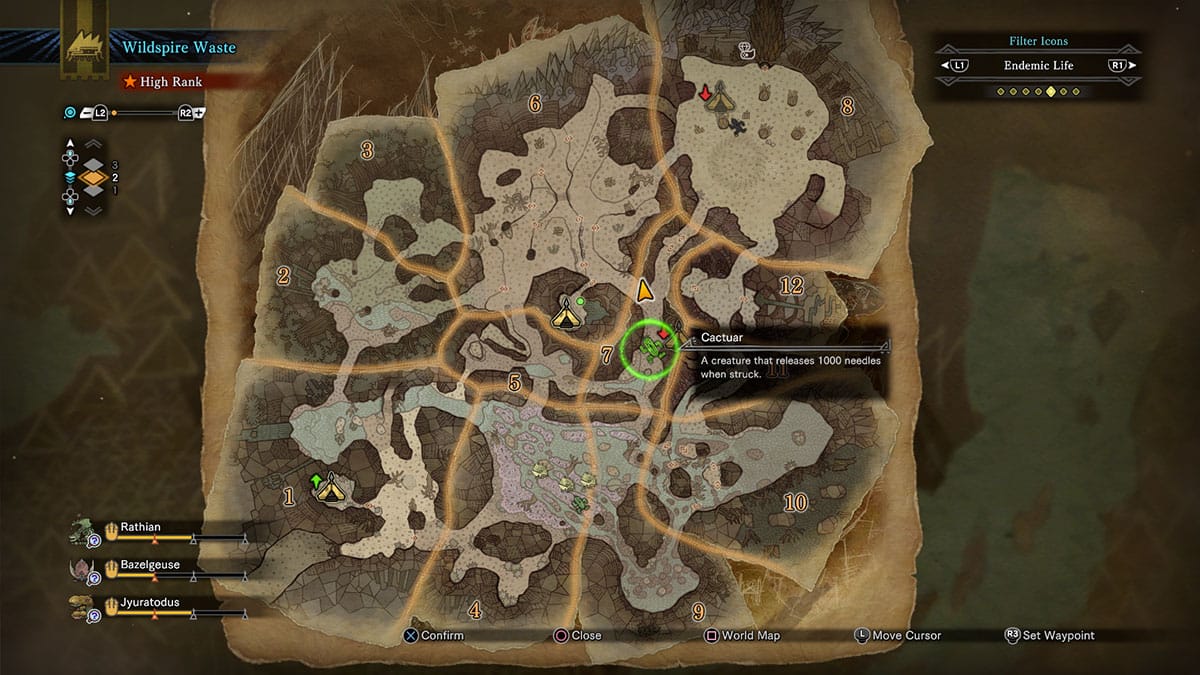
Task: Choose Bazelgeuse in the monster list
Action: (150, 565)
